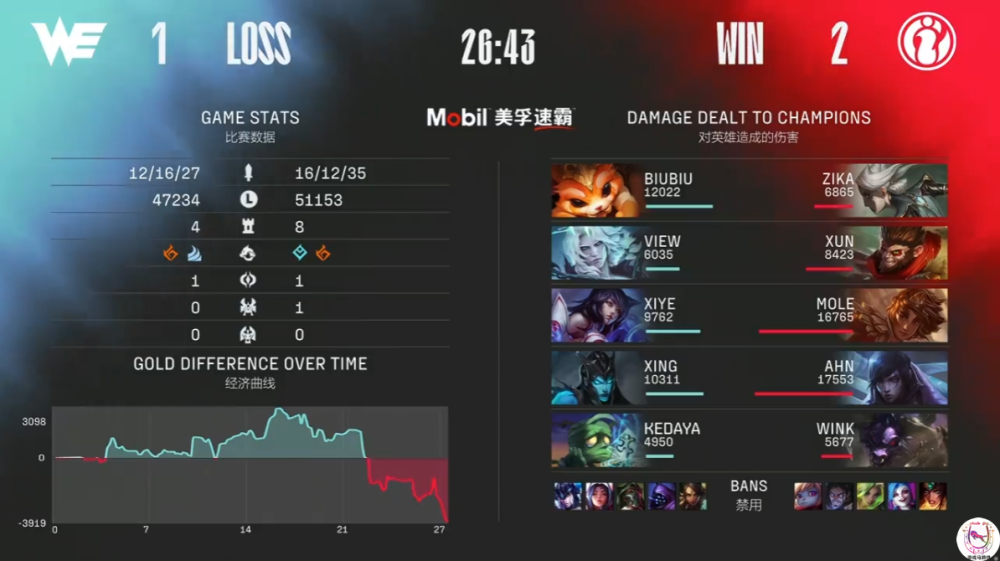Select the Invictus Gaming team logo
This screenshot has width=1000, height=561.
click(926, 43)
